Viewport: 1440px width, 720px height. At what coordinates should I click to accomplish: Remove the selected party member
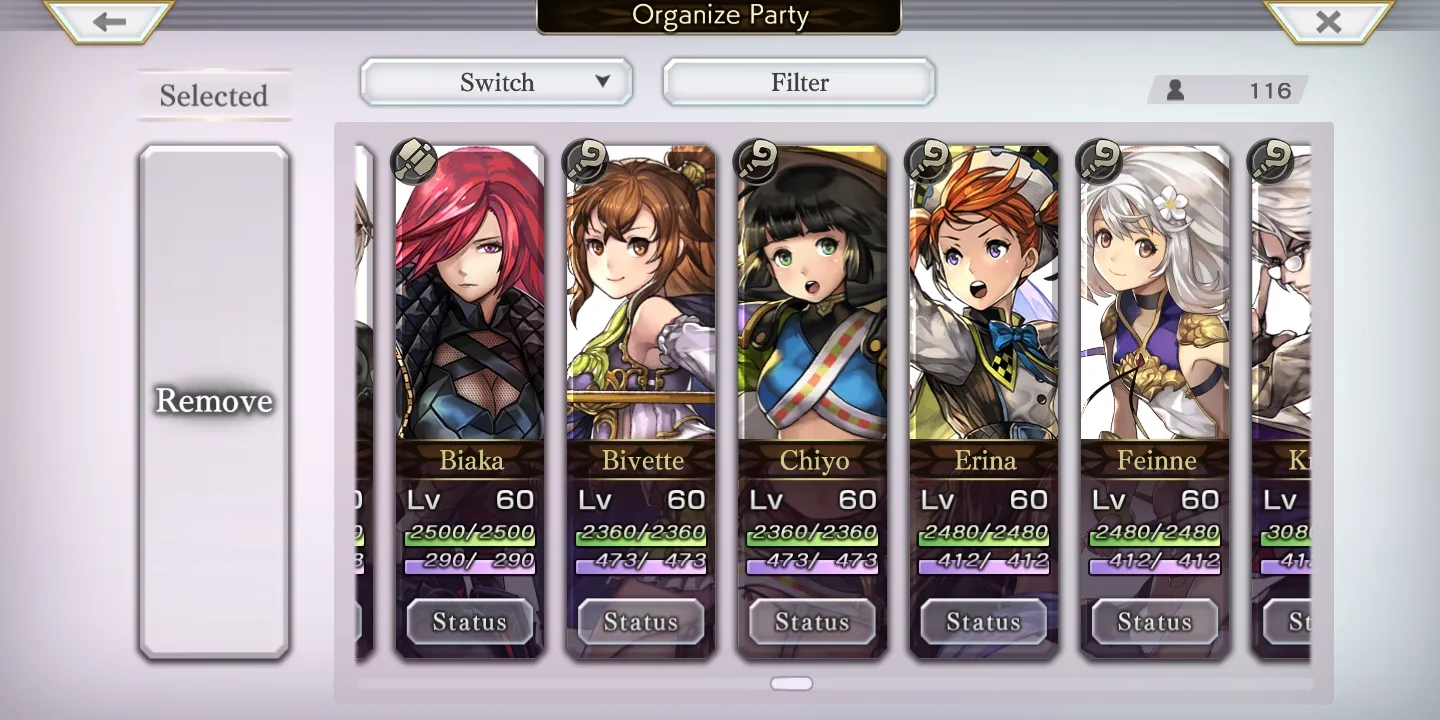point(214,401)
